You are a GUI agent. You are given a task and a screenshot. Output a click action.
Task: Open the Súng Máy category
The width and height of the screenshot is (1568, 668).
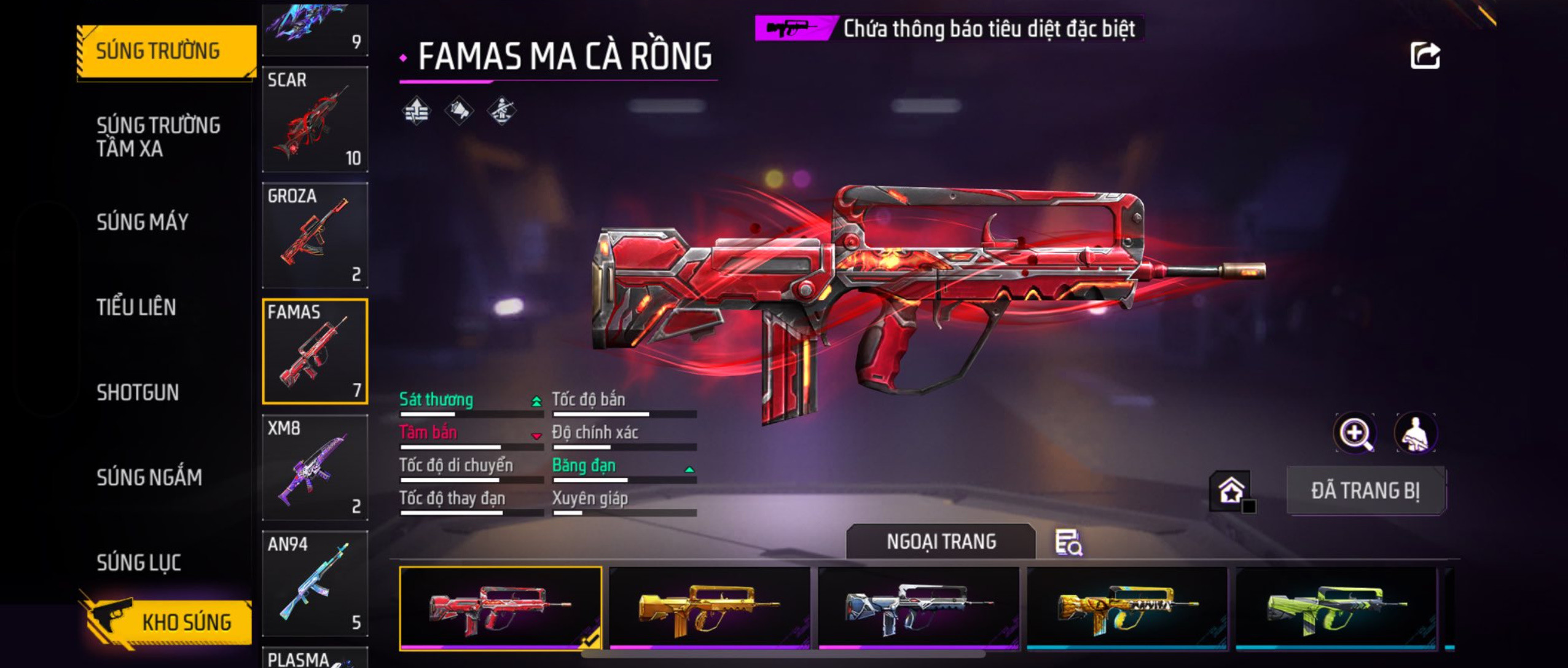(x=143, y=222)
